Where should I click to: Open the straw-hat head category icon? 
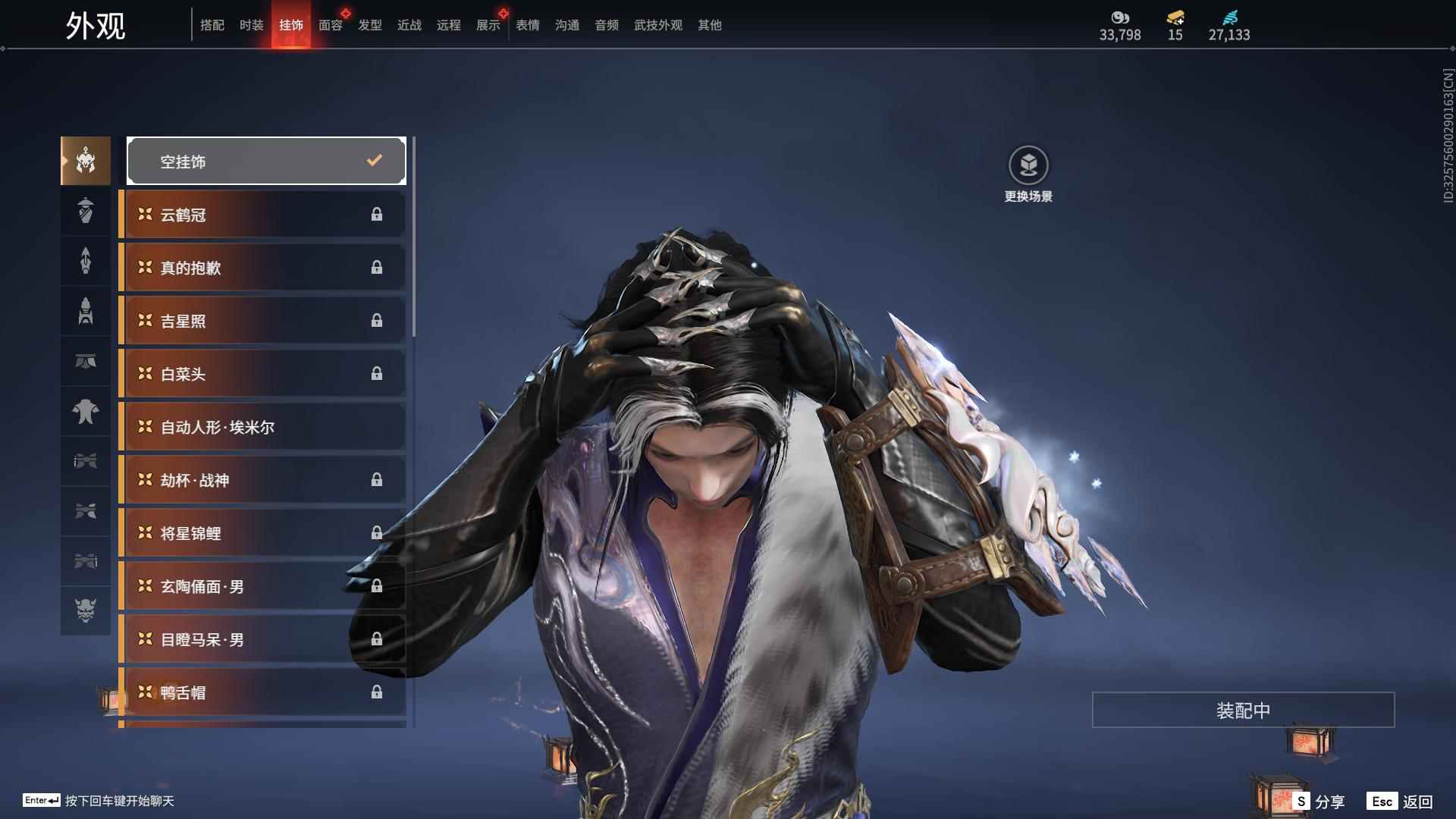[86, 211]
